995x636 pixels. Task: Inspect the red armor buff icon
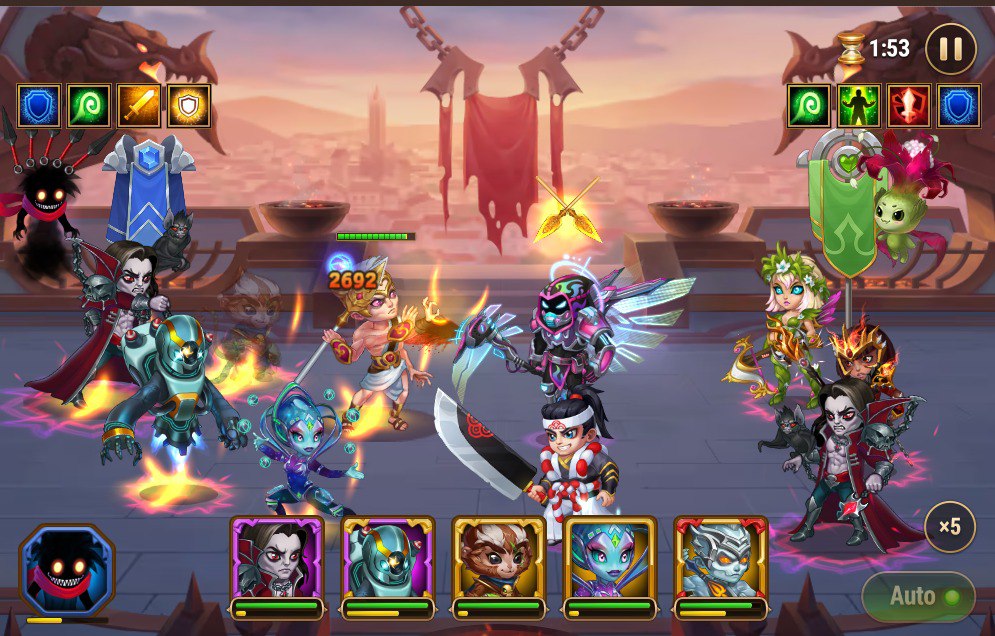point(909,106)
